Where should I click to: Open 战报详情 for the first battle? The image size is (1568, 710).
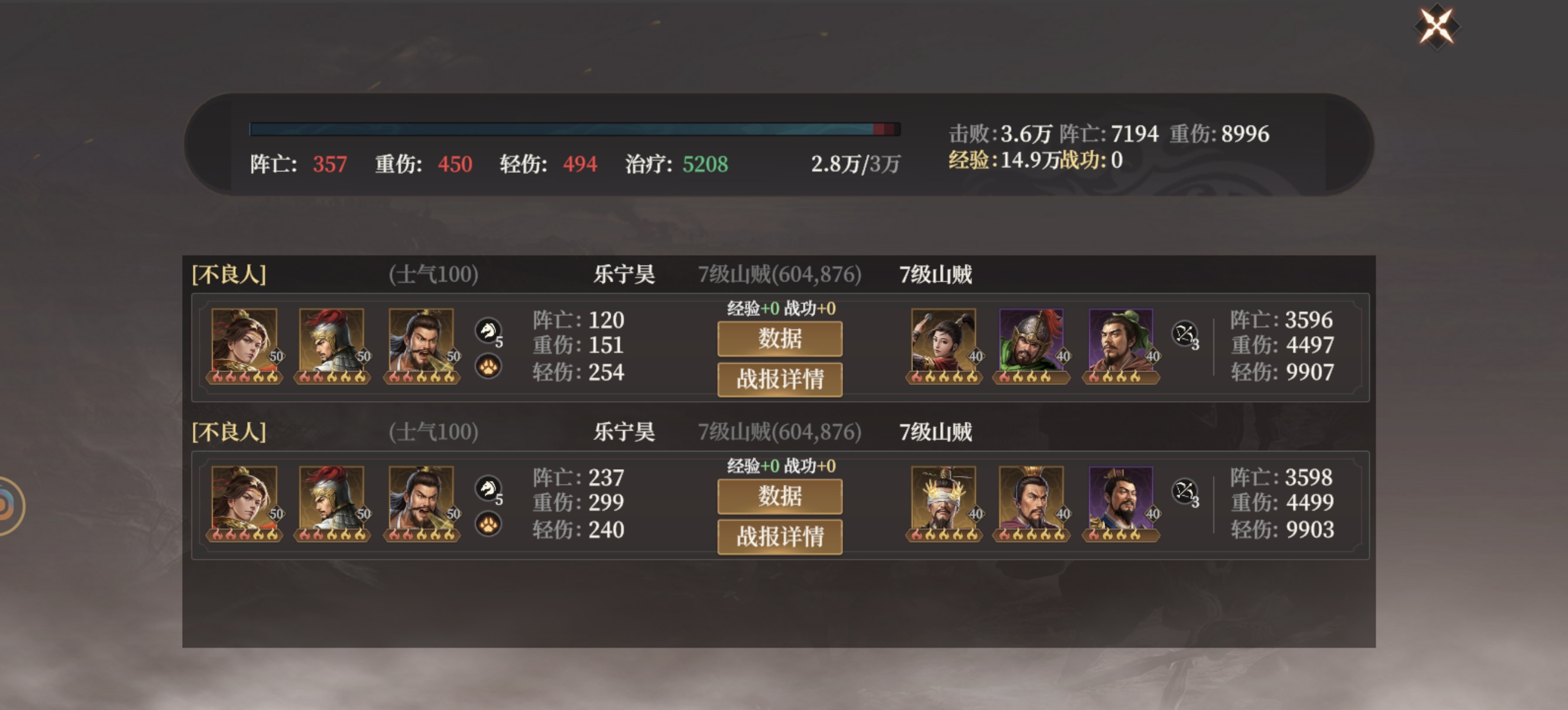[x=780, y=380]
